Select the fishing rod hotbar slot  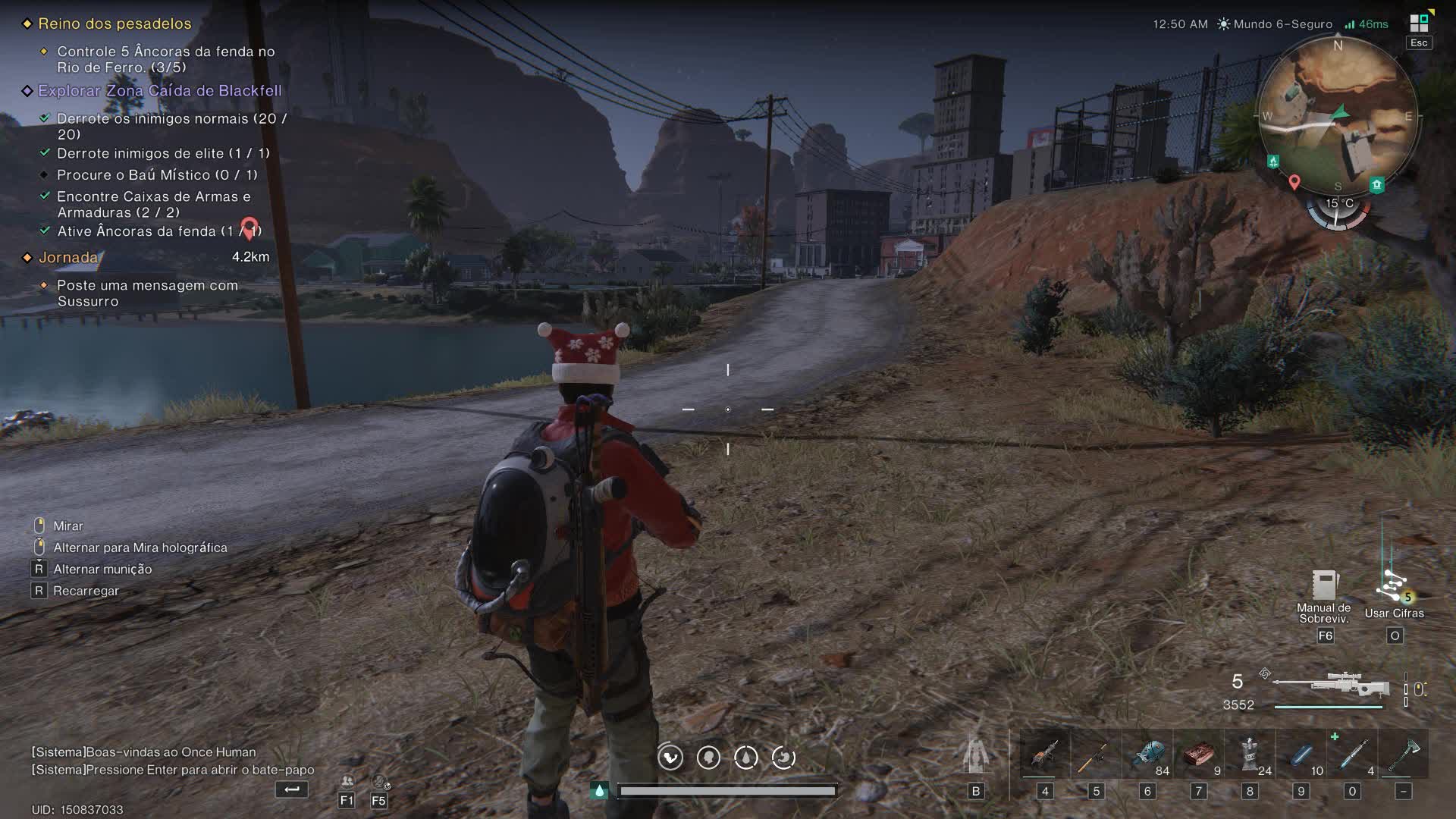pyautogui.click(x=1095, y=755)
